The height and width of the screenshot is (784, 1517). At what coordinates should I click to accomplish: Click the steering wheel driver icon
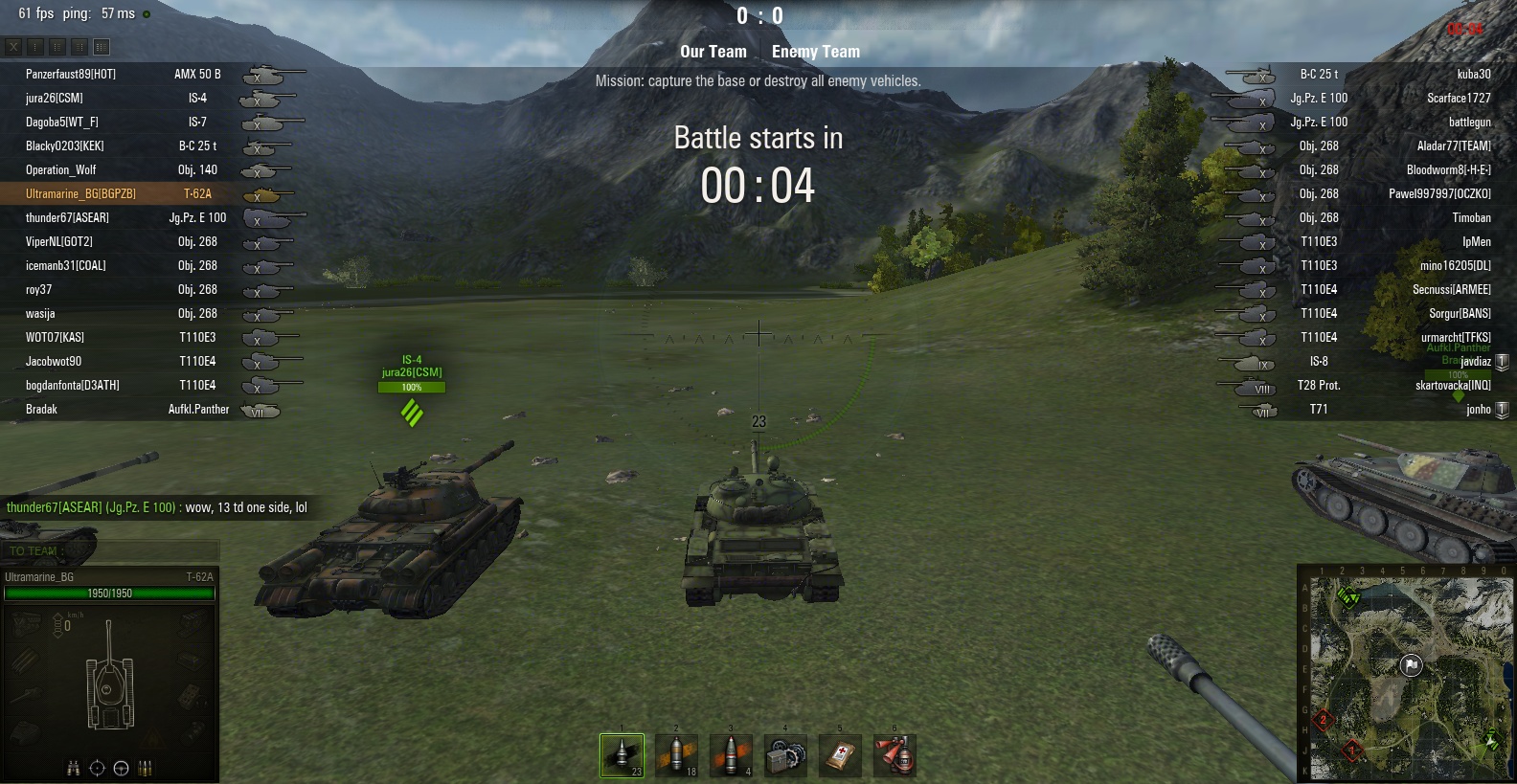(121, 768)
